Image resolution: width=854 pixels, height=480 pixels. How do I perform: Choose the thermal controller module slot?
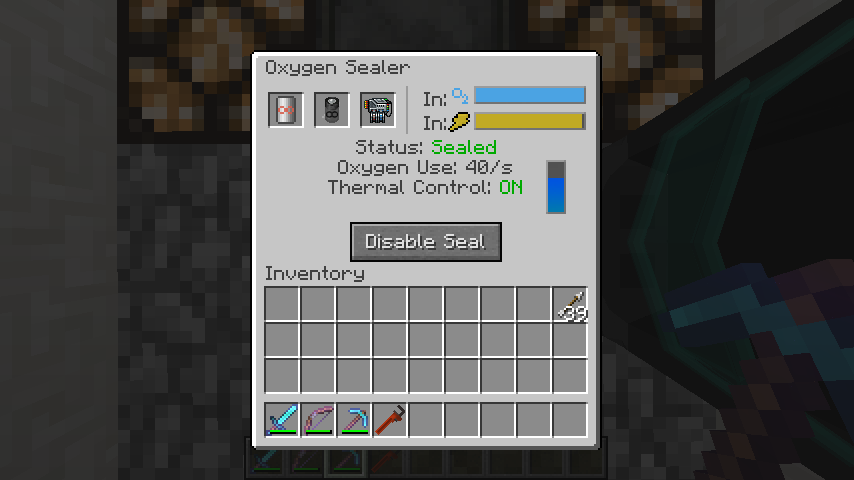(x=378, y=110)
